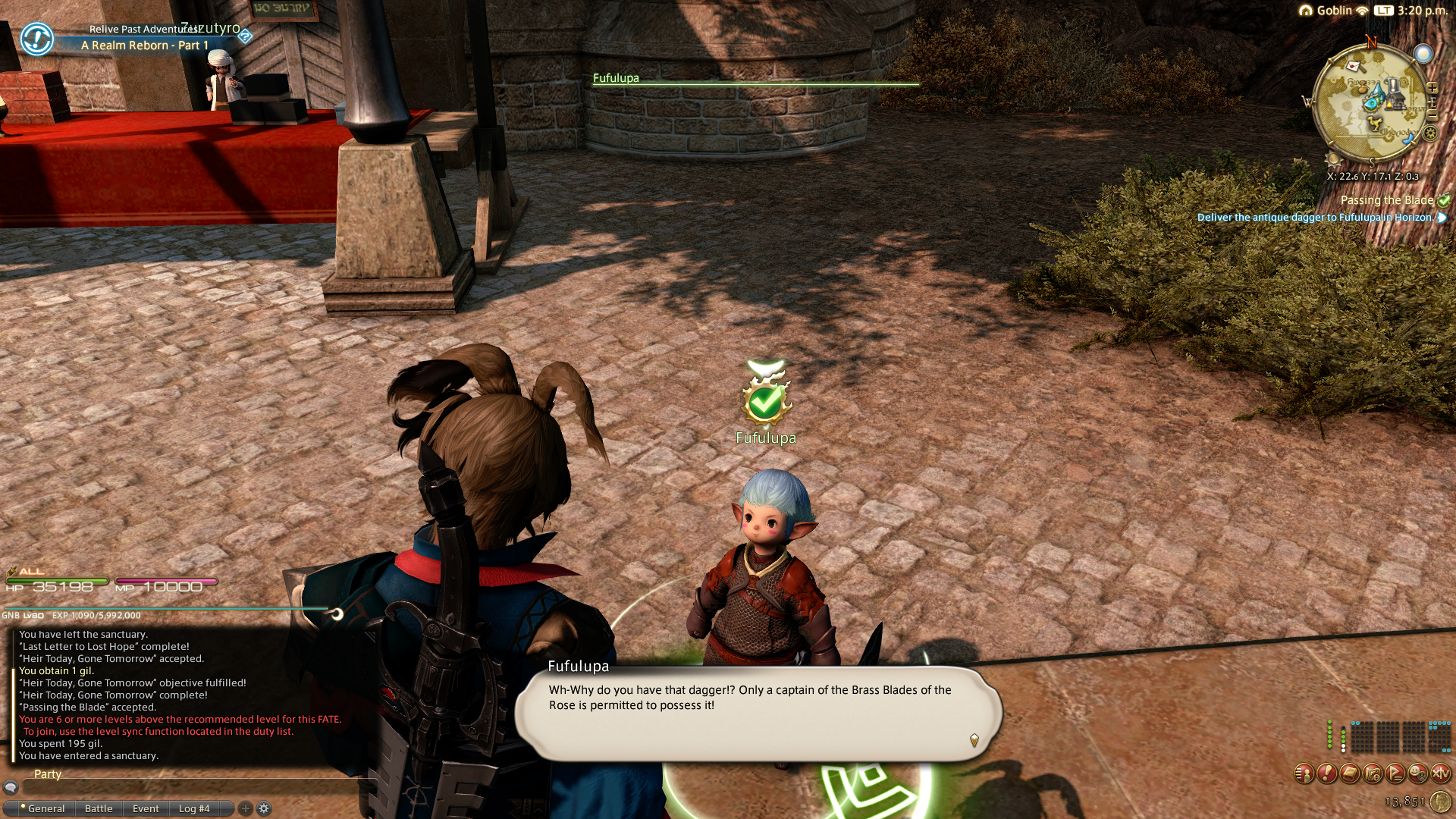Select the Event chat tab

(146, 808)
